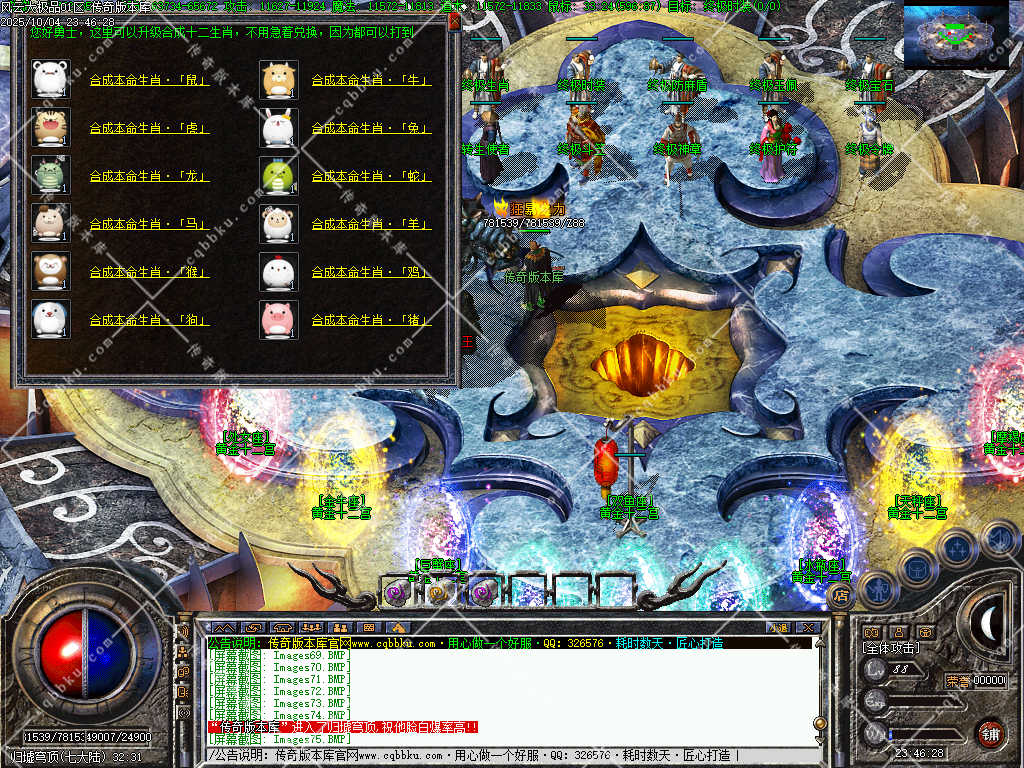Select the 合成本命生肖·「羊」 option
Image resolution: width=1024 pixels, height=768 pixels.
pos(371,224)
